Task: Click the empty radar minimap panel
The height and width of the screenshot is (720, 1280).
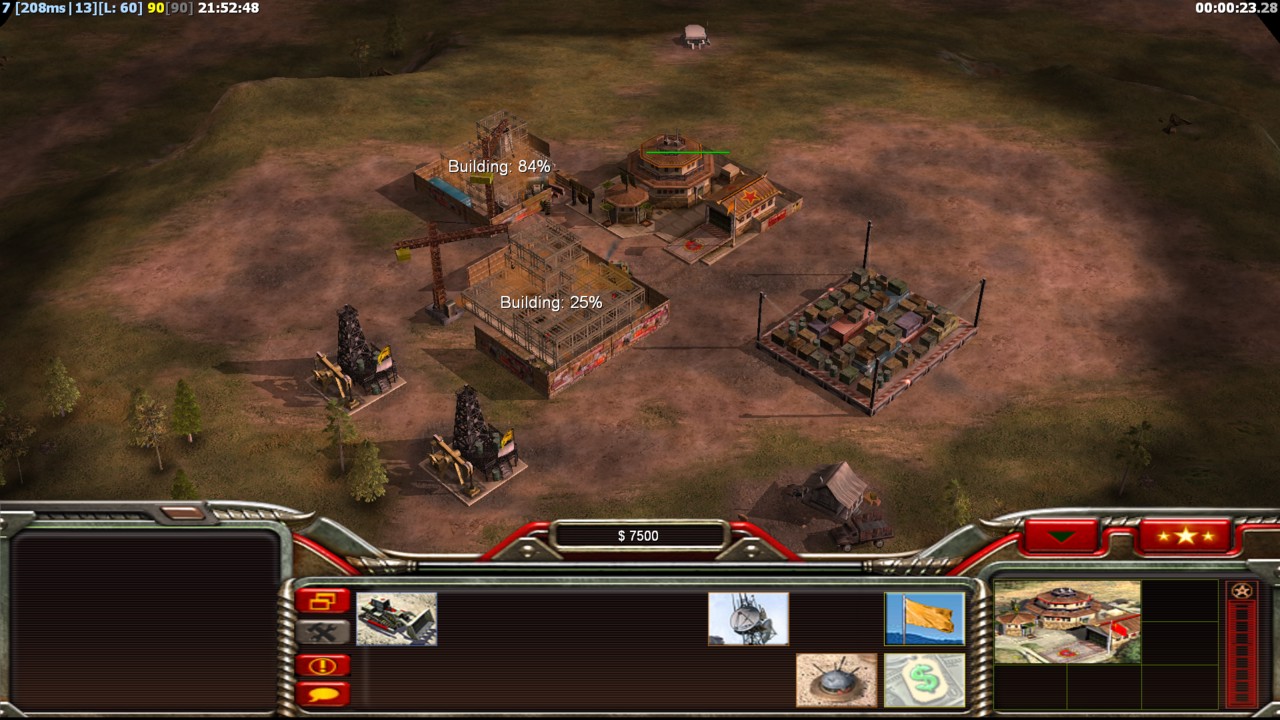Action: (x=145, y=620)
